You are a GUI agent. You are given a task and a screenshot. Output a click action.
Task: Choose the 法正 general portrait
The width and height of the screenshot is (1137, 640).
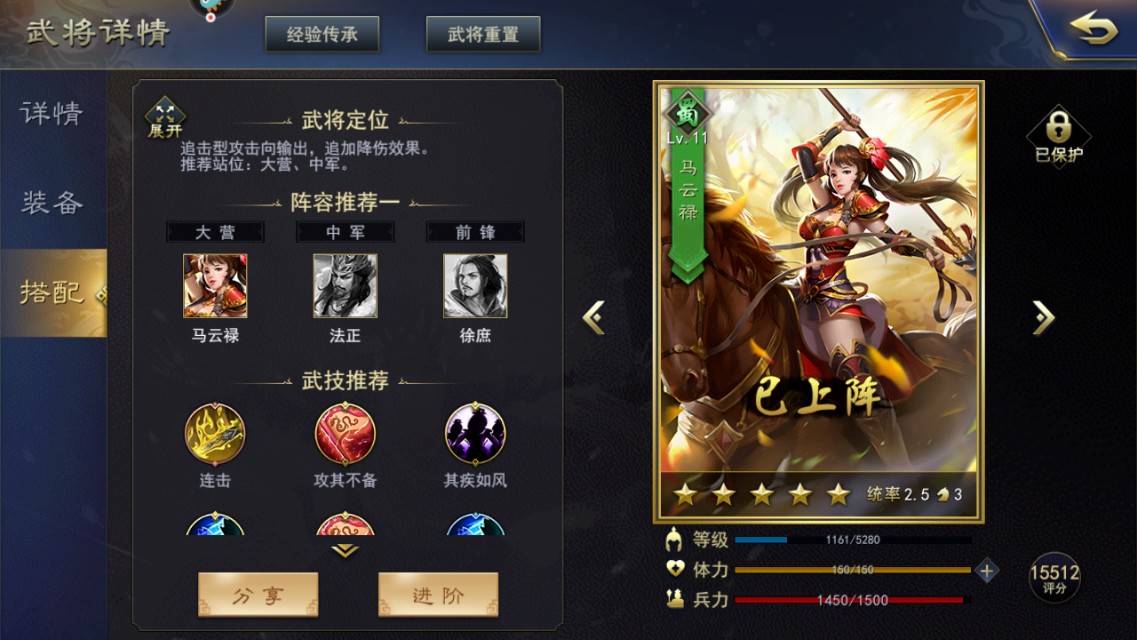coord(345,286)
